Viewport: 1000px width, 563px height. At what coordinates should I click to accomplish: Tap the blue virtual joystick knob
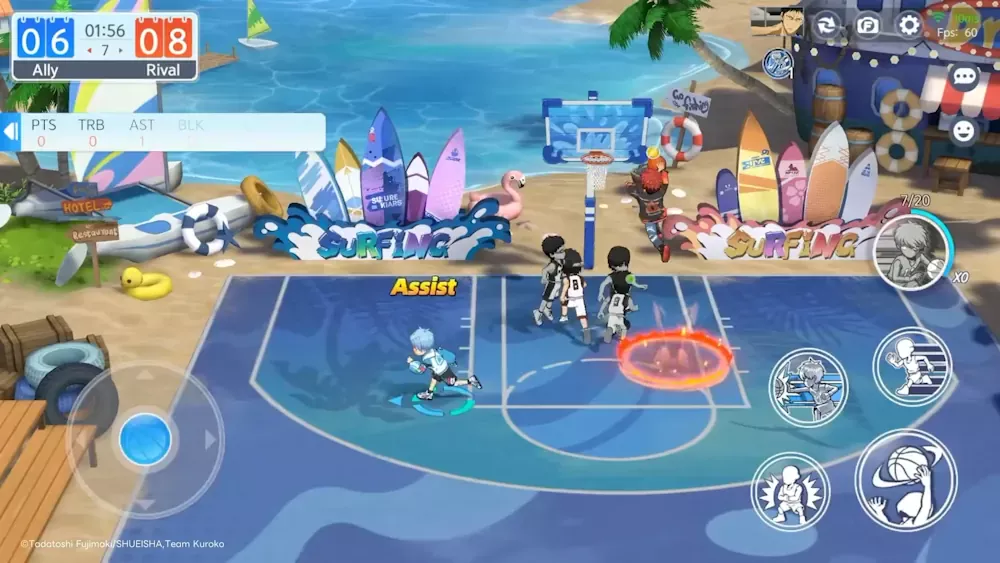tap(145, 439)
